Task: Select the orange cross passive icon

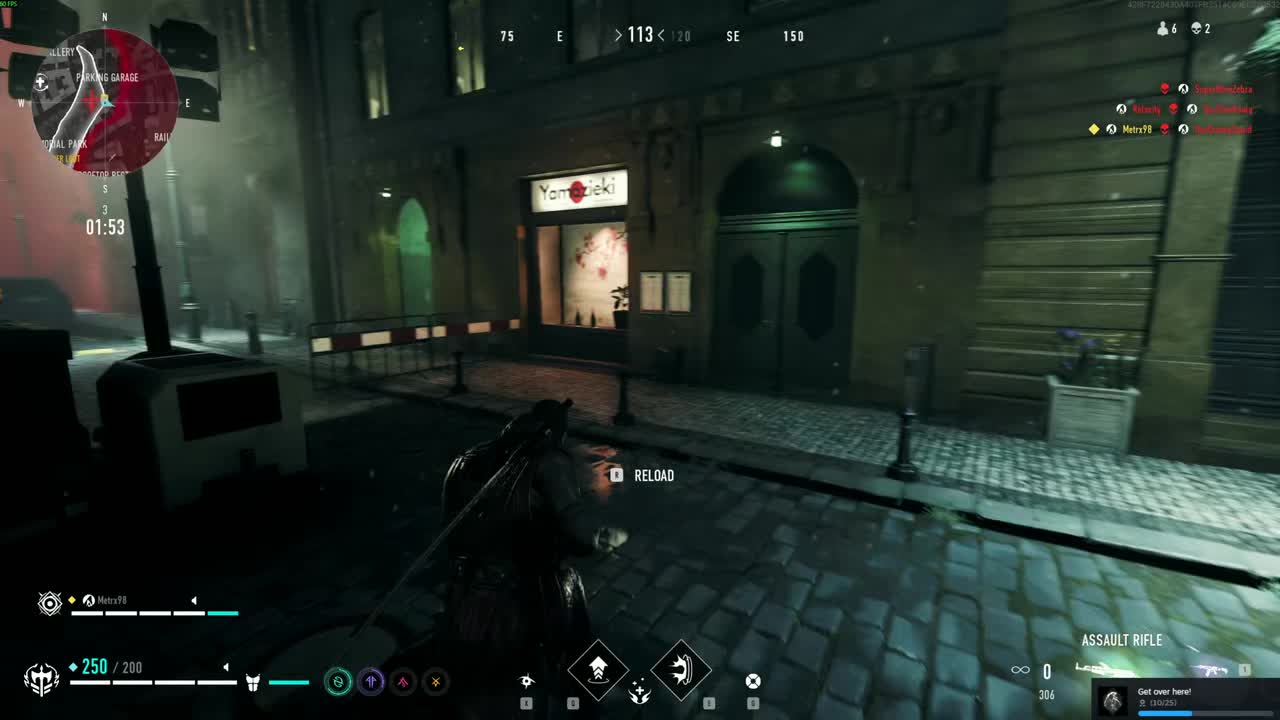Action: coord(435,682)
